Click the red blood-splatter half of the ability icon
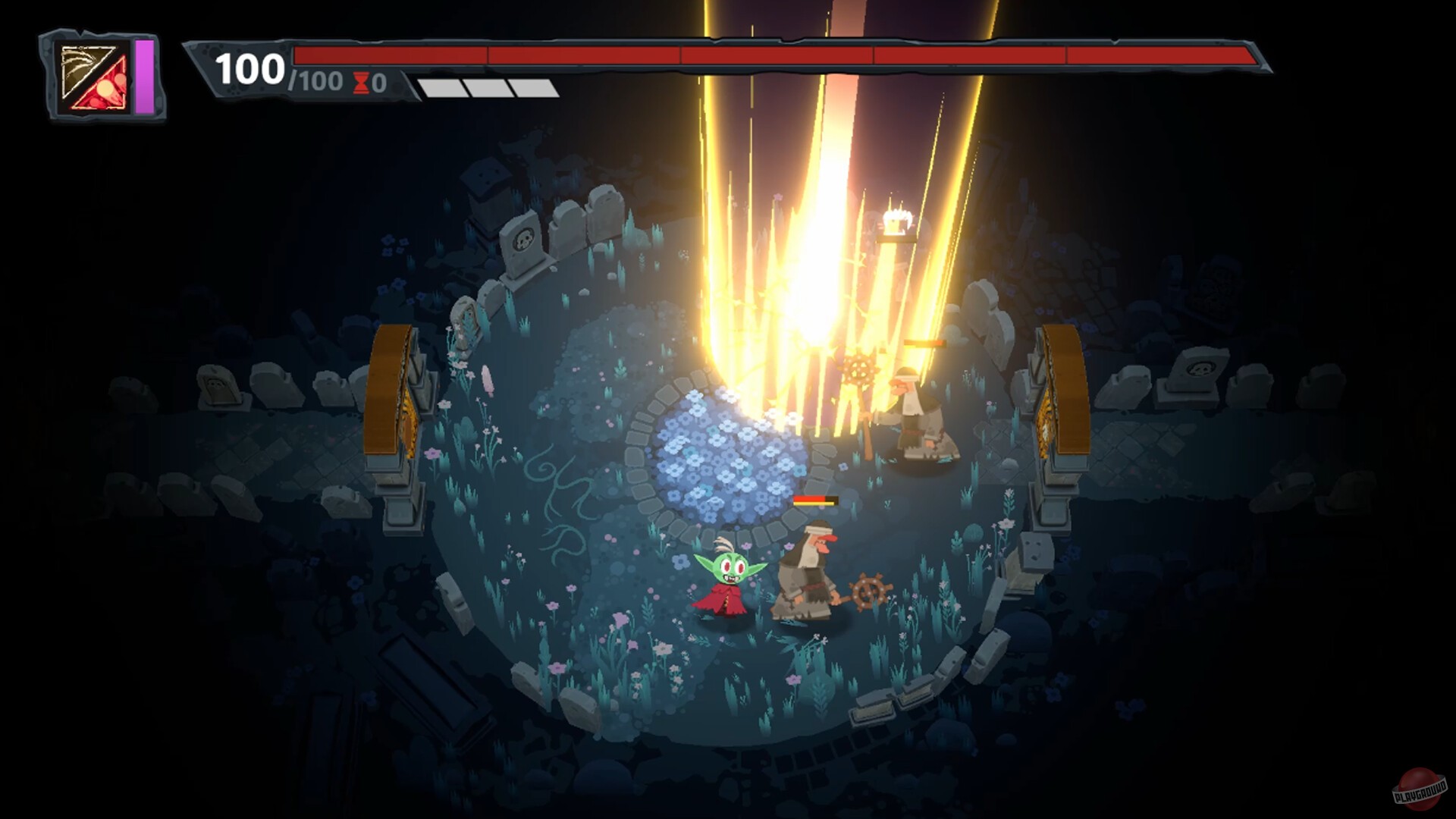 106,89
